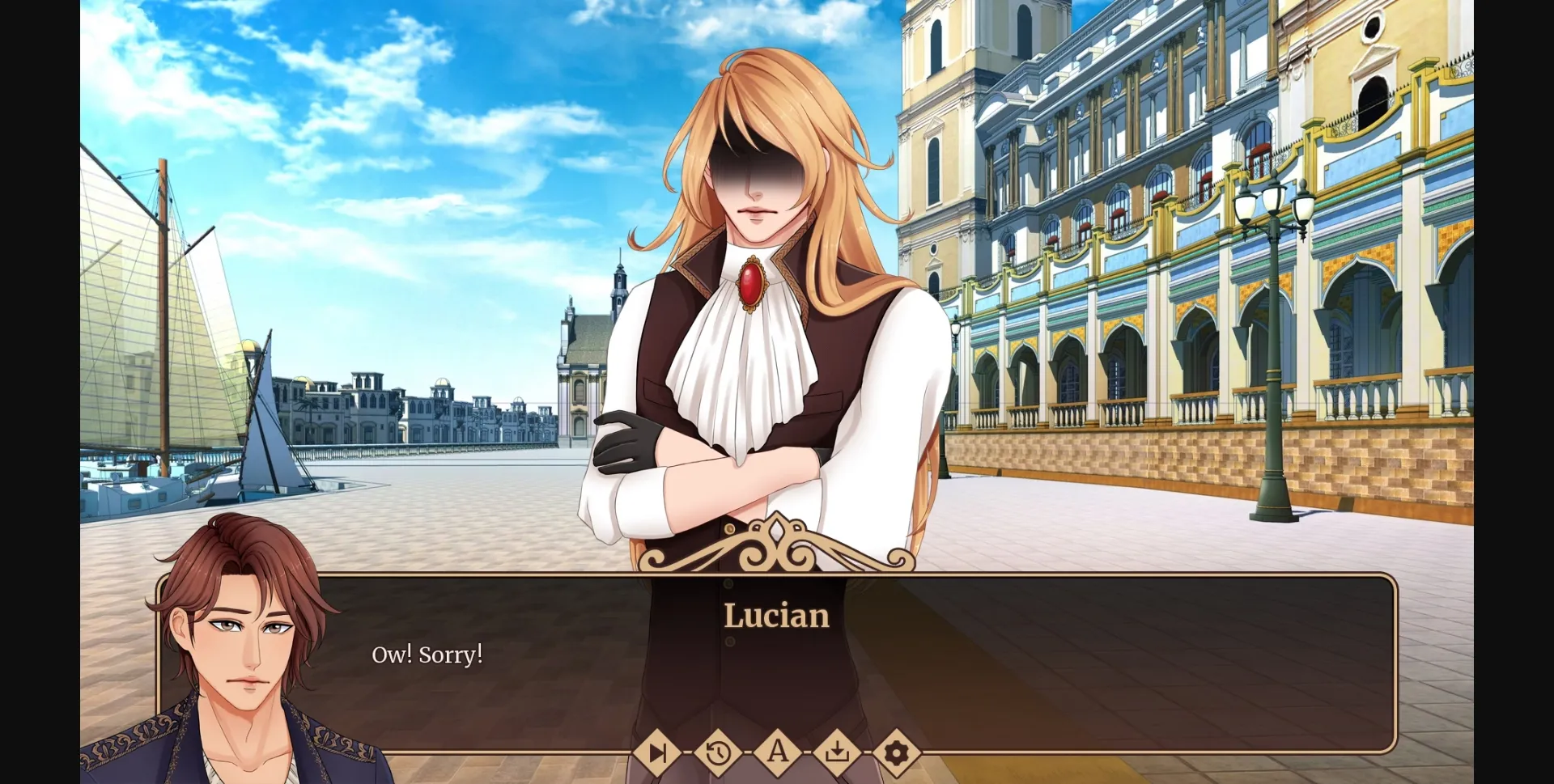Click the rightmost diamond quick-menu button
This screenshot has width=1554, height=784.
(896, 754)
